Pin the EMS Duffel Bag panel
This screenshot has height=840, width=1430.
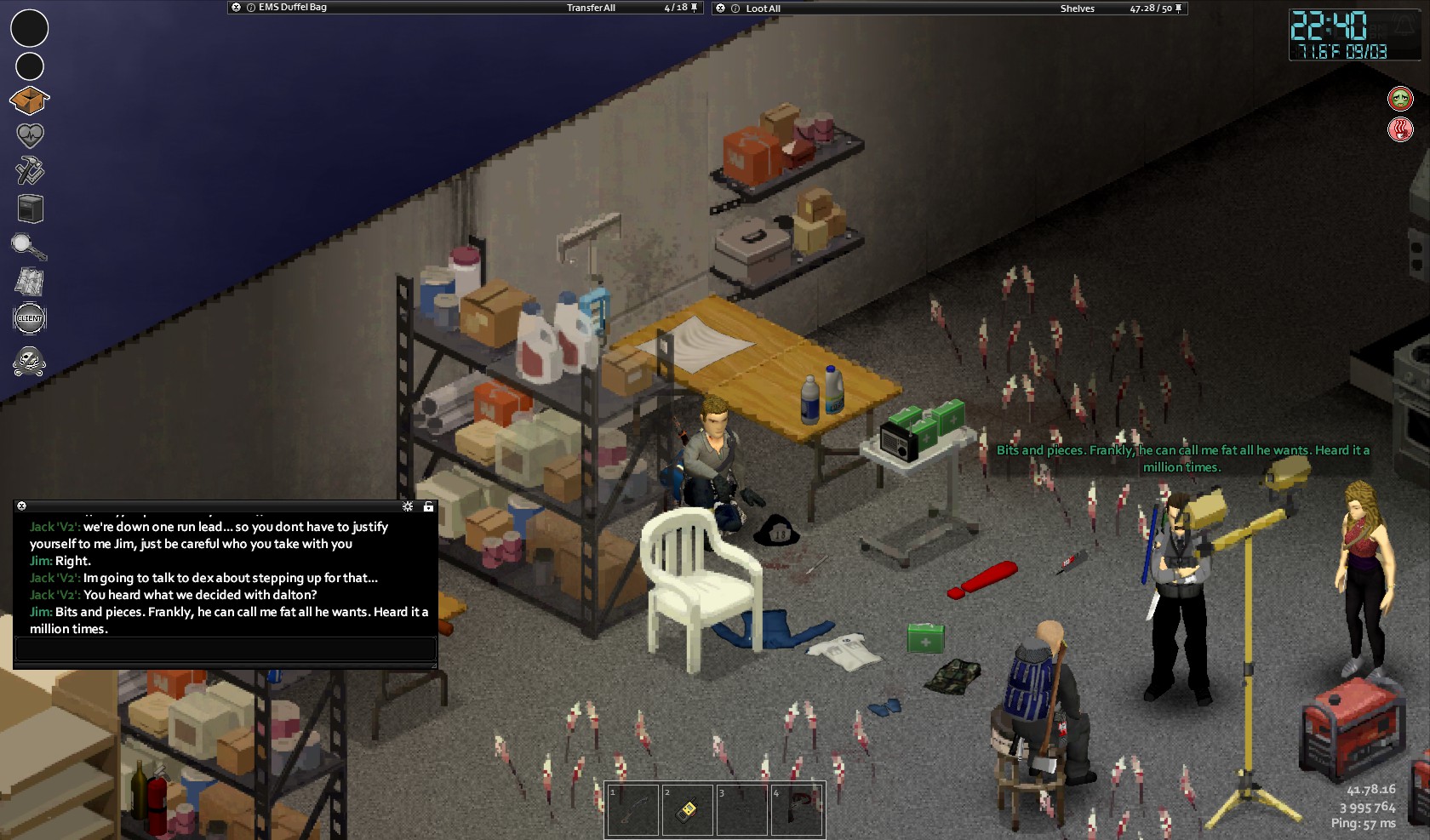tap(695, 8)
